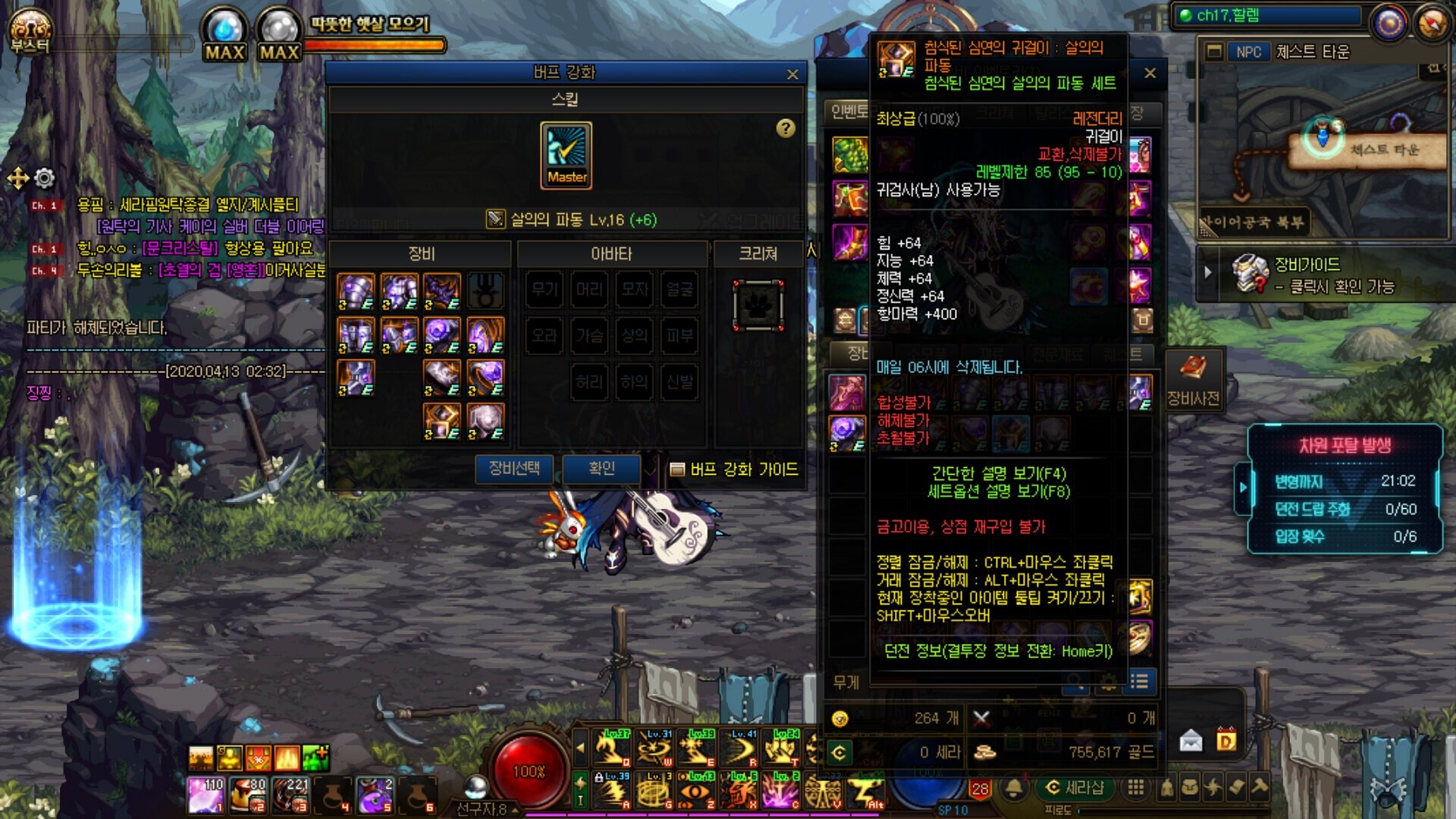Select the 살의의 파동 Master skill icon

point(566,155)
